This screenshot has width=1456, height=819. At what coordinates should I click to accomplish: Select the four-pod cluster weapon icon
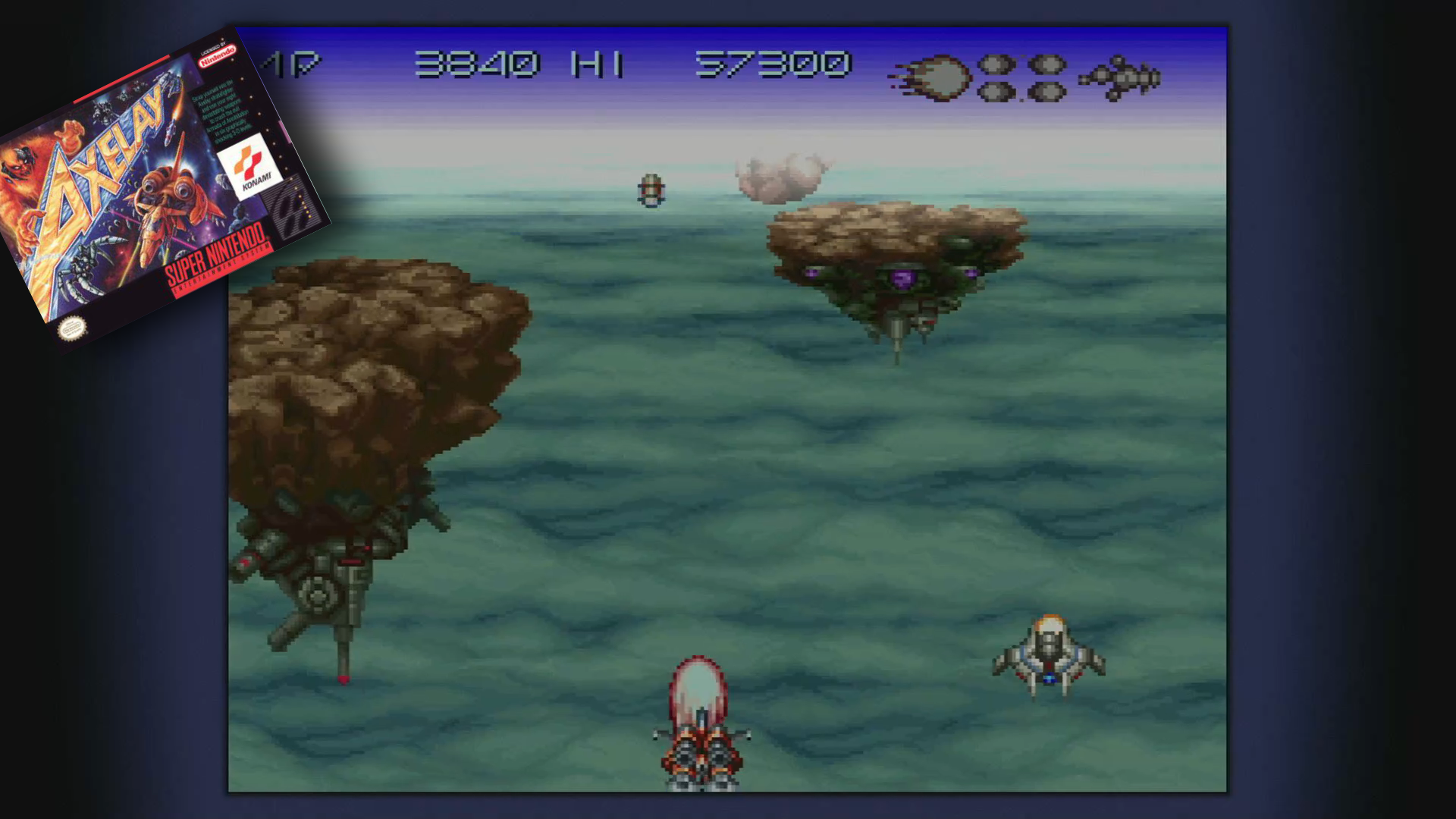(1021, 77)
